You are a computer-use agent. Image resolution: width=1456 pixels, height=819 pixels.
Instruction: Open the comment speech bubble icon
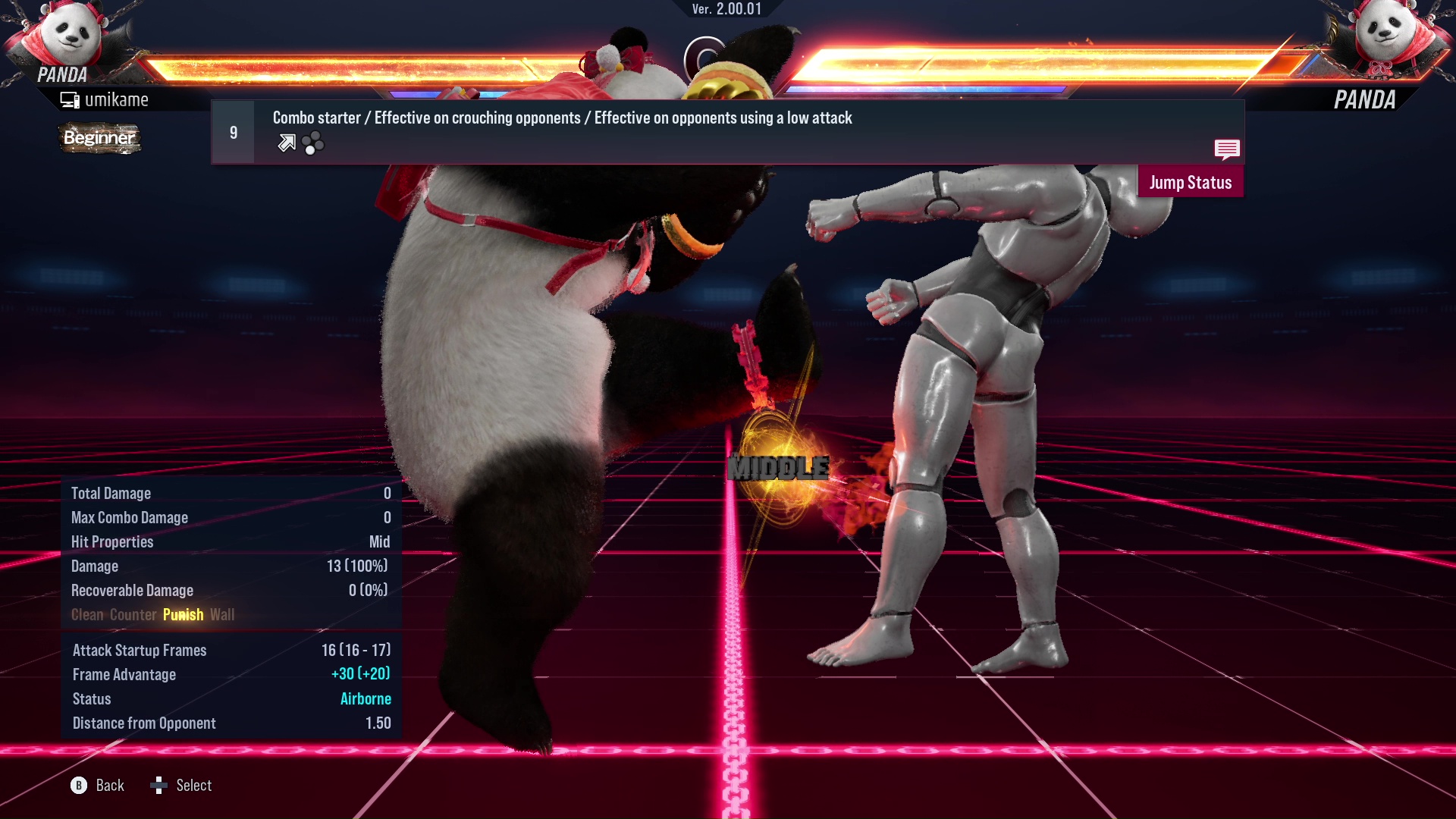[x=1227, y=150]
